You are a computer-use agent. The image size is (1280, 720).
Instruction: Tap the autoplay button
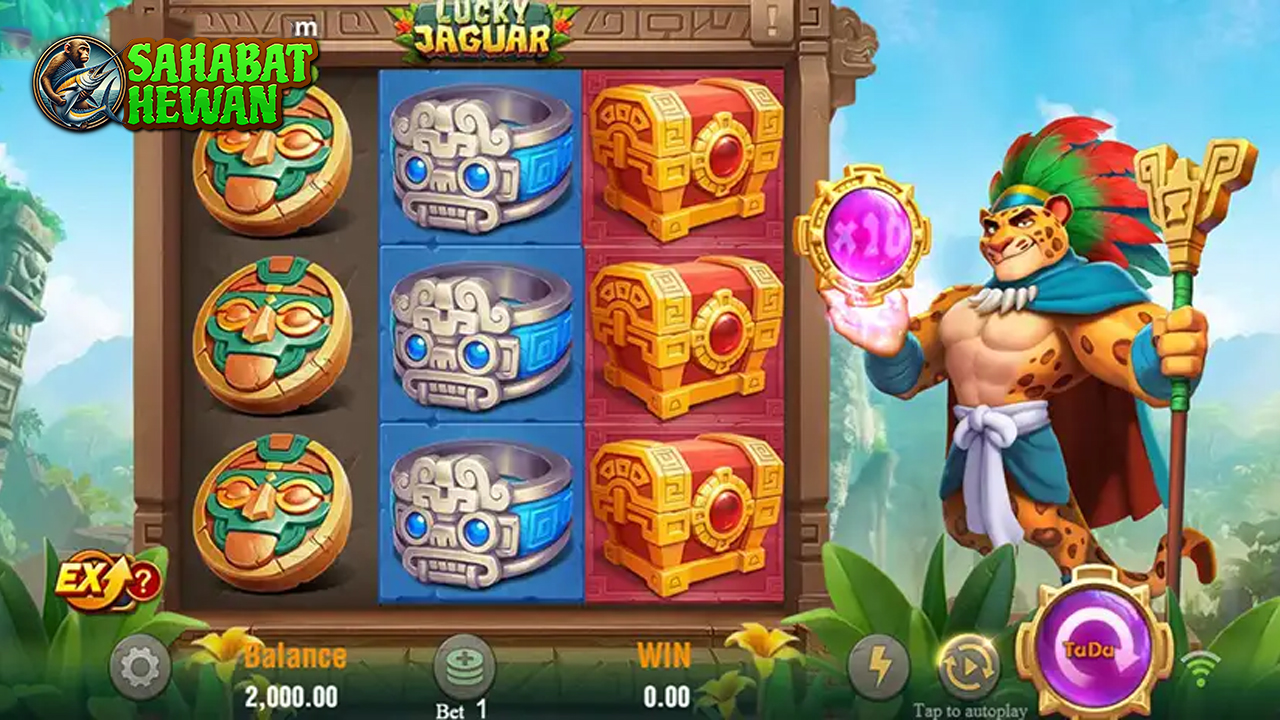(x=967, y=667)
